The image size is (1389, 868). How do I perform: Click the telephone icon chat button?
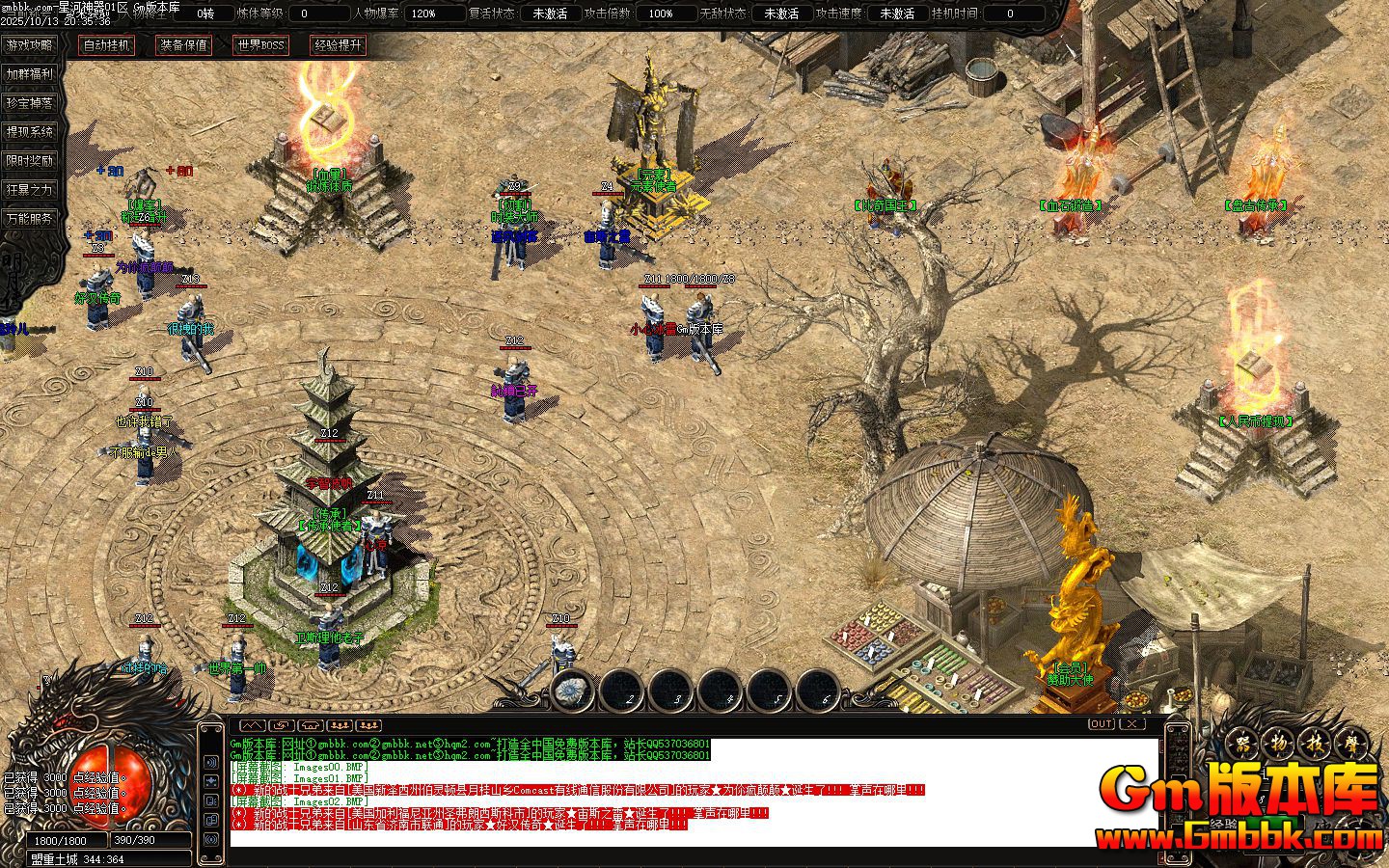pyautogui.click(x=311, y=724)
